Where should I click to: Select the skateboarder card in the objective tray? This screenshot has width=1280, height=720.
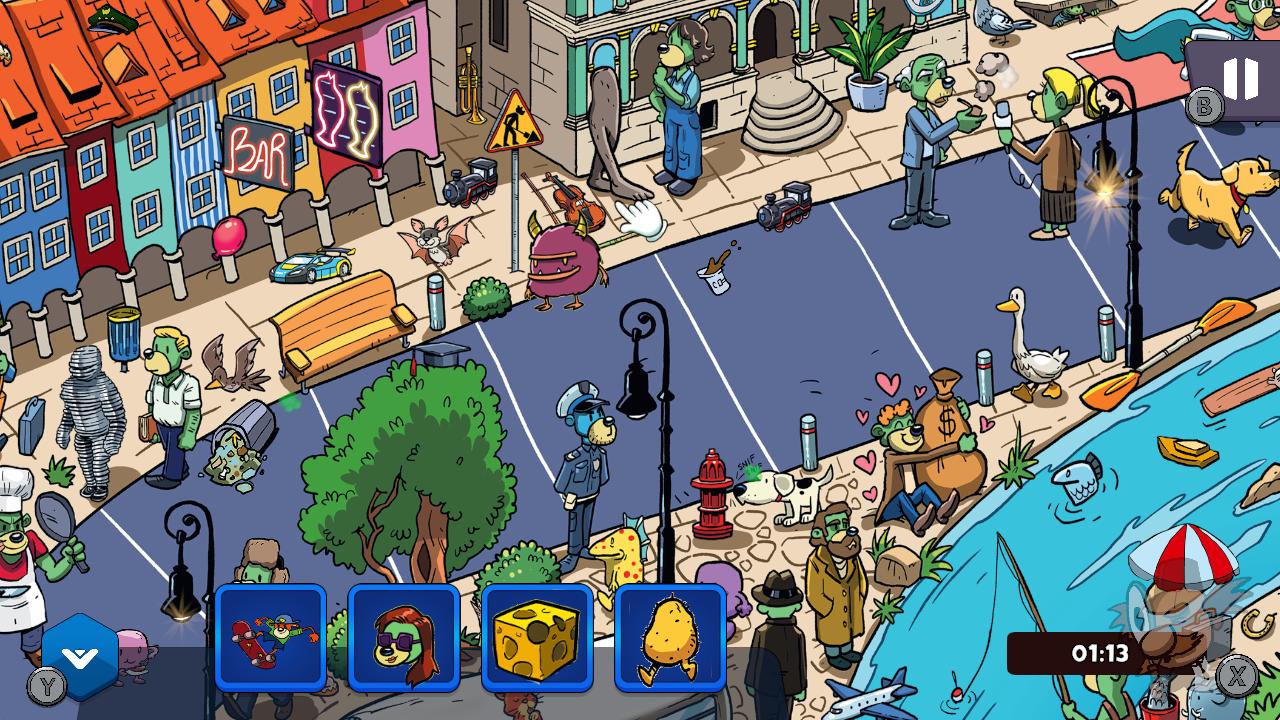[270, 640]
